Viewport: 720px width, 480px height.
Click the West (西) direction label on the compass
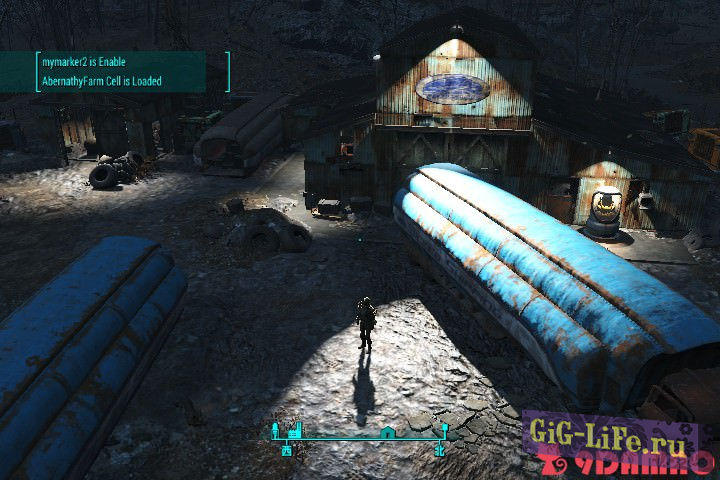click(287, 451)
